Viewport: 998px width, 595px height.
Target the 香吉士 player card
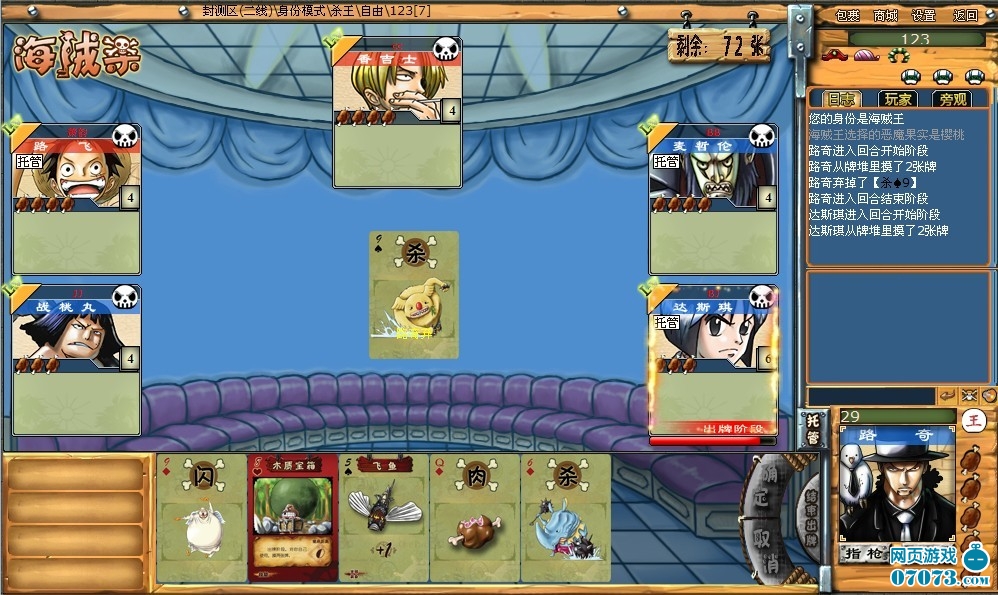click(397, 112)
